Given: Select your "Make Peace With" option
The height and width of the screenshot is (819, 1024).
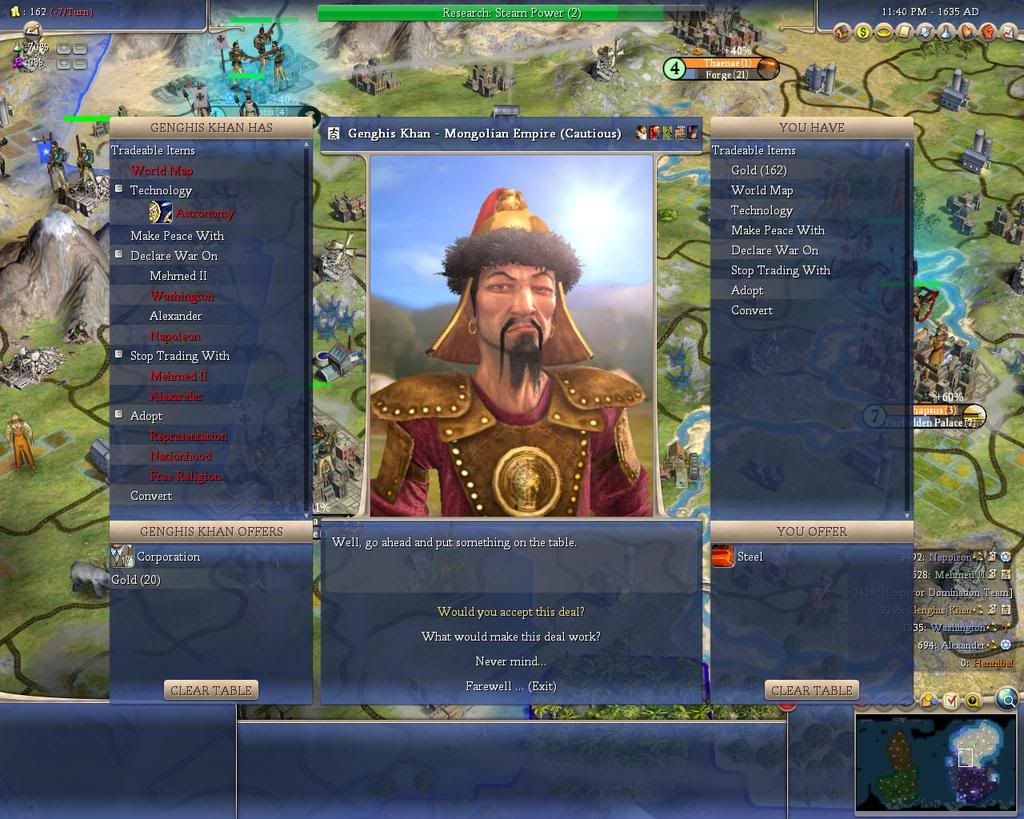Looking at the screenshot, I should [x=777, y=230].
